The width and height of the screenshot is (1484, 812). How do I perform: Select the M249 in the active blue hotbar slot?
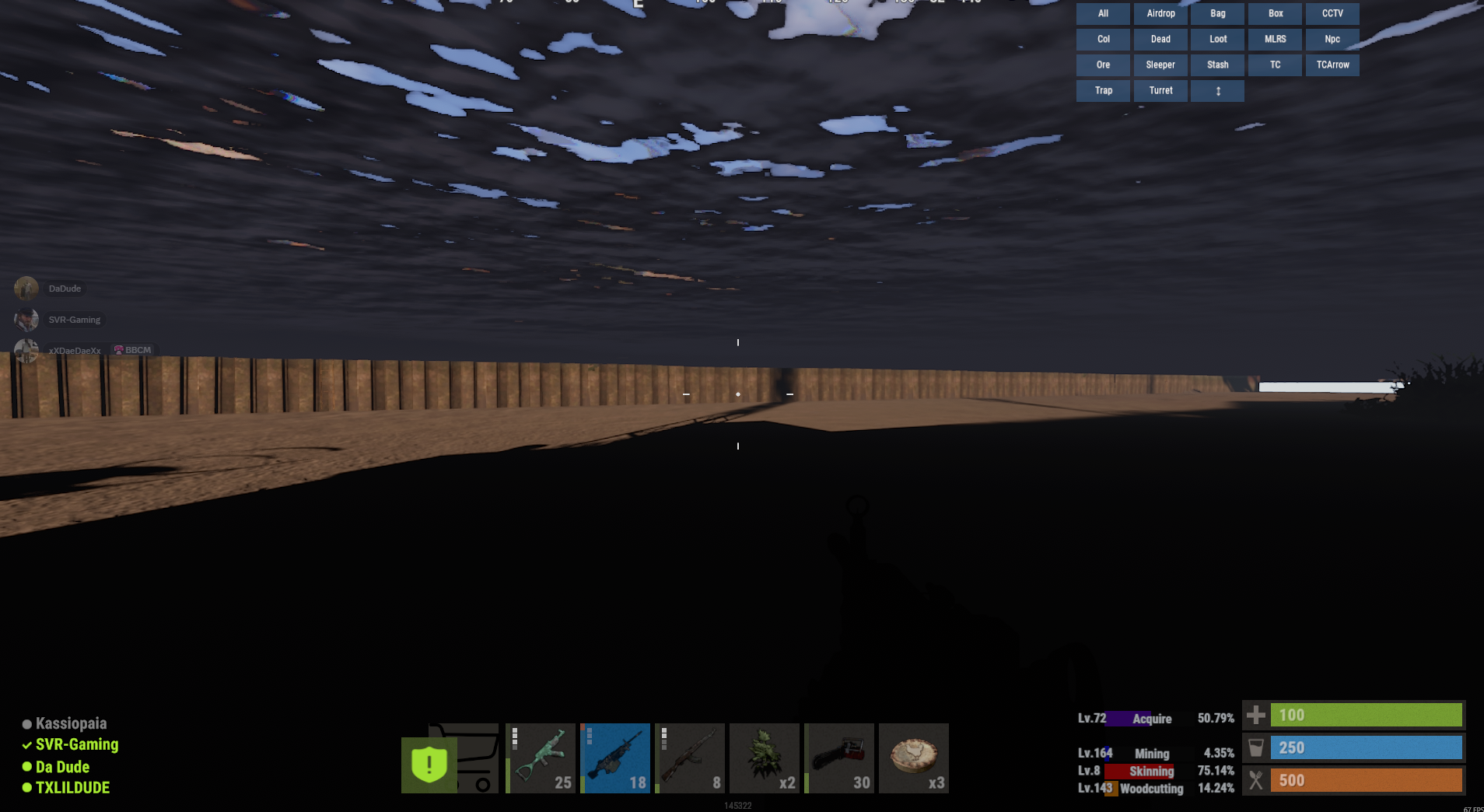[x=614, y=758]
